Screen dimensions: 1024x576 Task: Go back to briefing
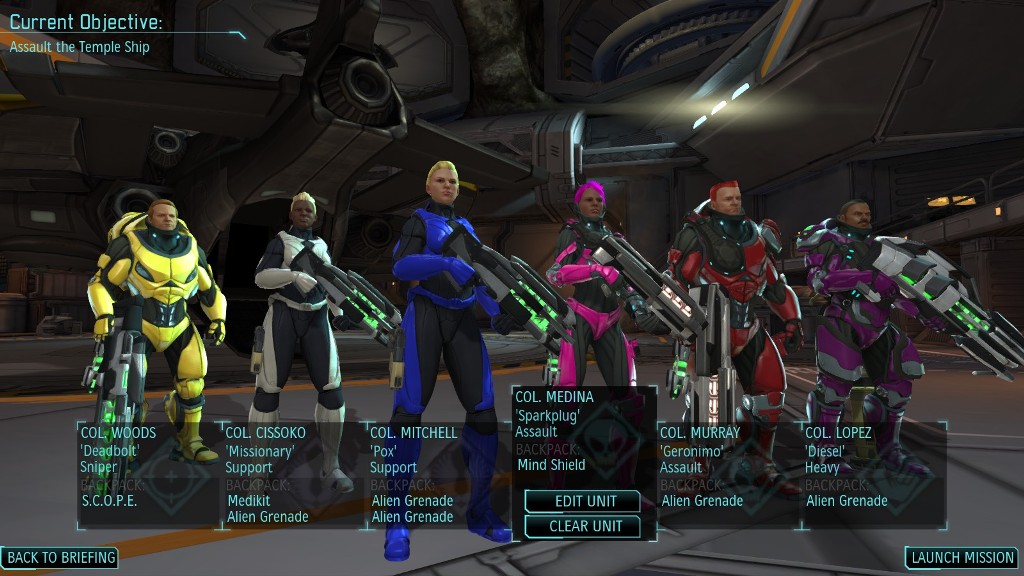tap(60, 557)
